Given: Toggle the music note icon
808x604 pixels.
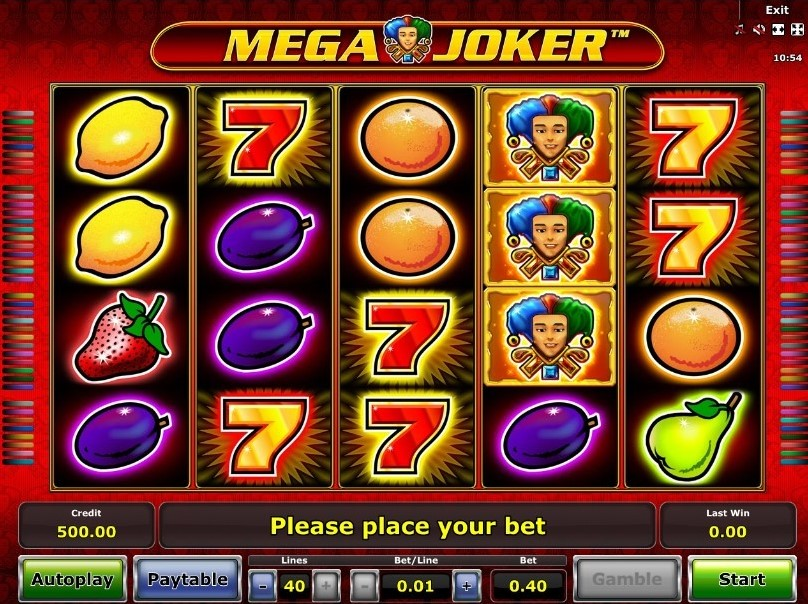Looking at the screenshot, I should click(x=741, y=30).
